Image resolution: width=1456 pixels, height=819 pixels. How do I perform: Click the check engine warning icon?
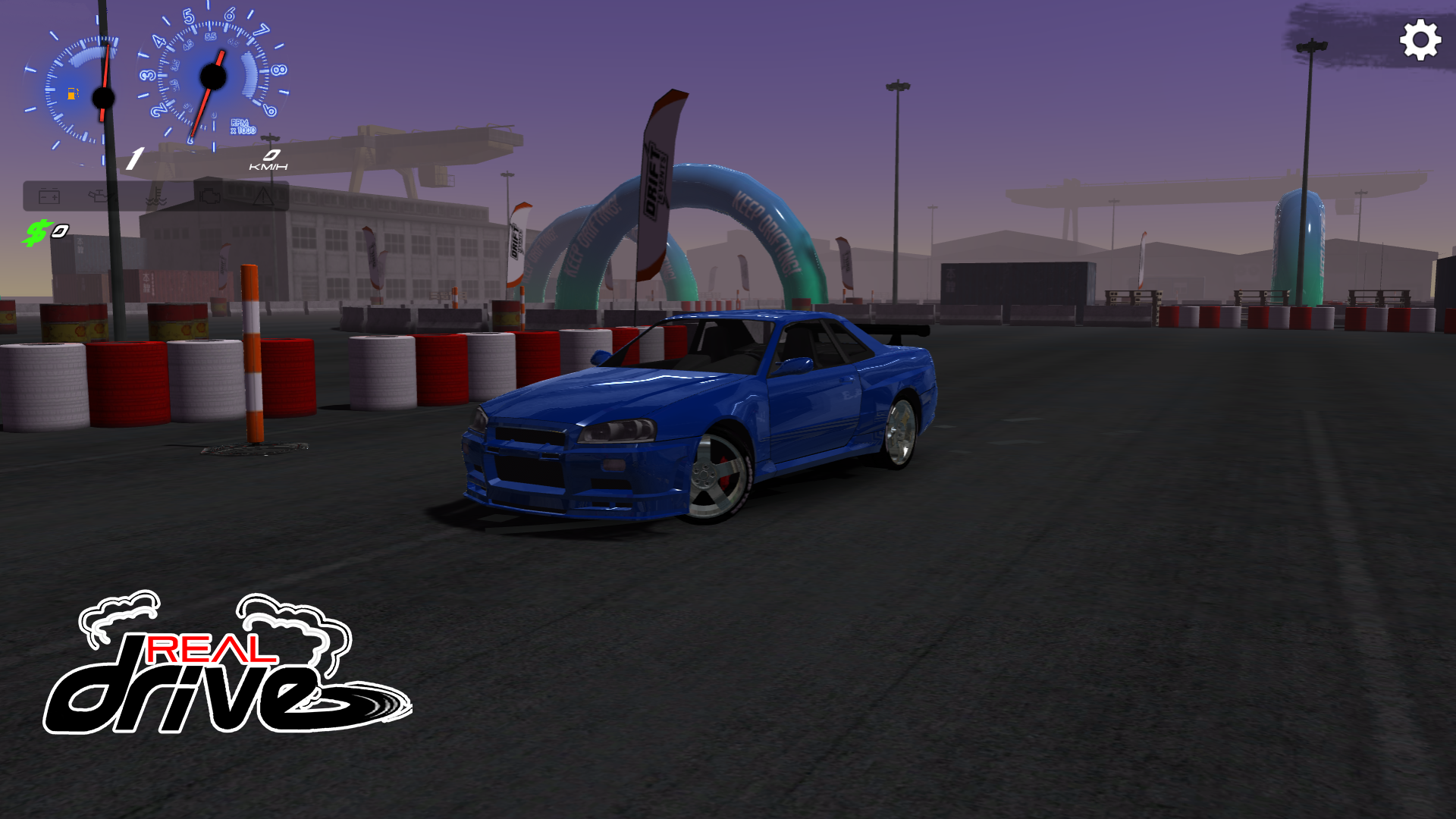click(x=210, y=195)
